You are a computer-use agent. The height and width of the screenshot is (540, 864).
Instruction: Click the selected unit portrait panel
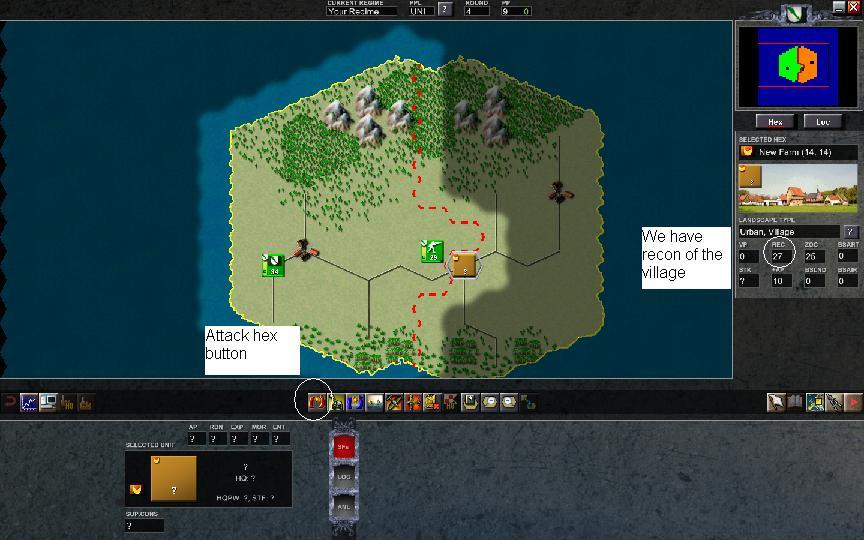(x=173, y=479)
